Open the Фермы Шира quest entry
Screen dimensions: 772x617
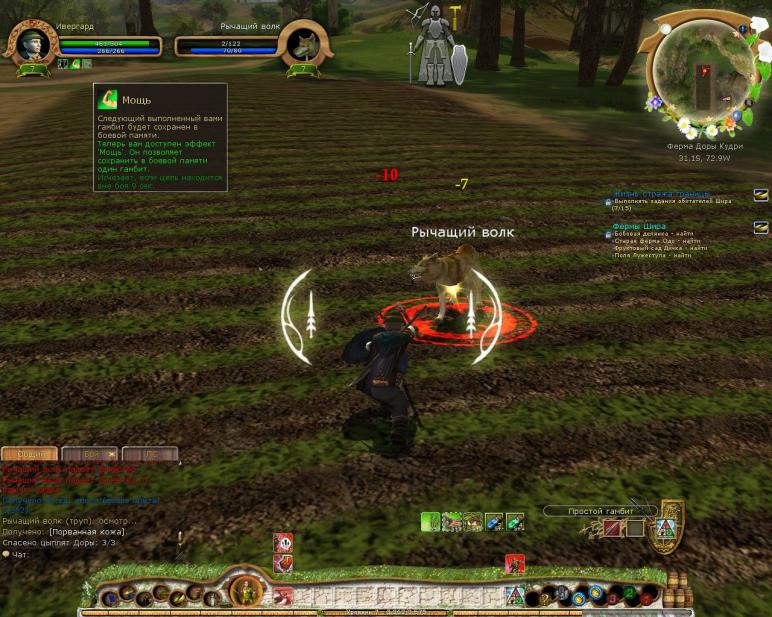pos(640,226)
